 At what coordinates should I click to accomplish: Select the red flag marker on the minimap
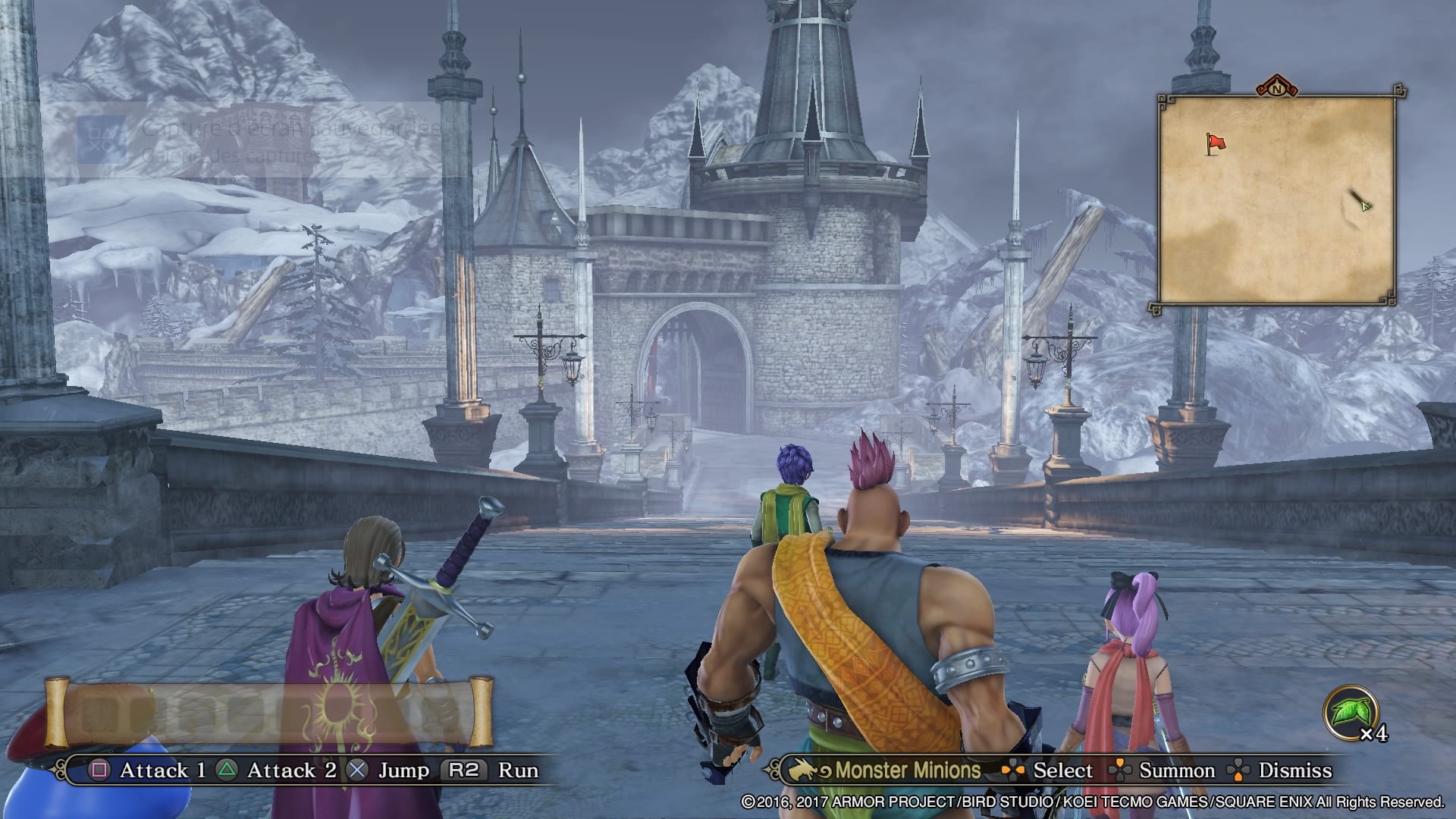(1215, 143)
